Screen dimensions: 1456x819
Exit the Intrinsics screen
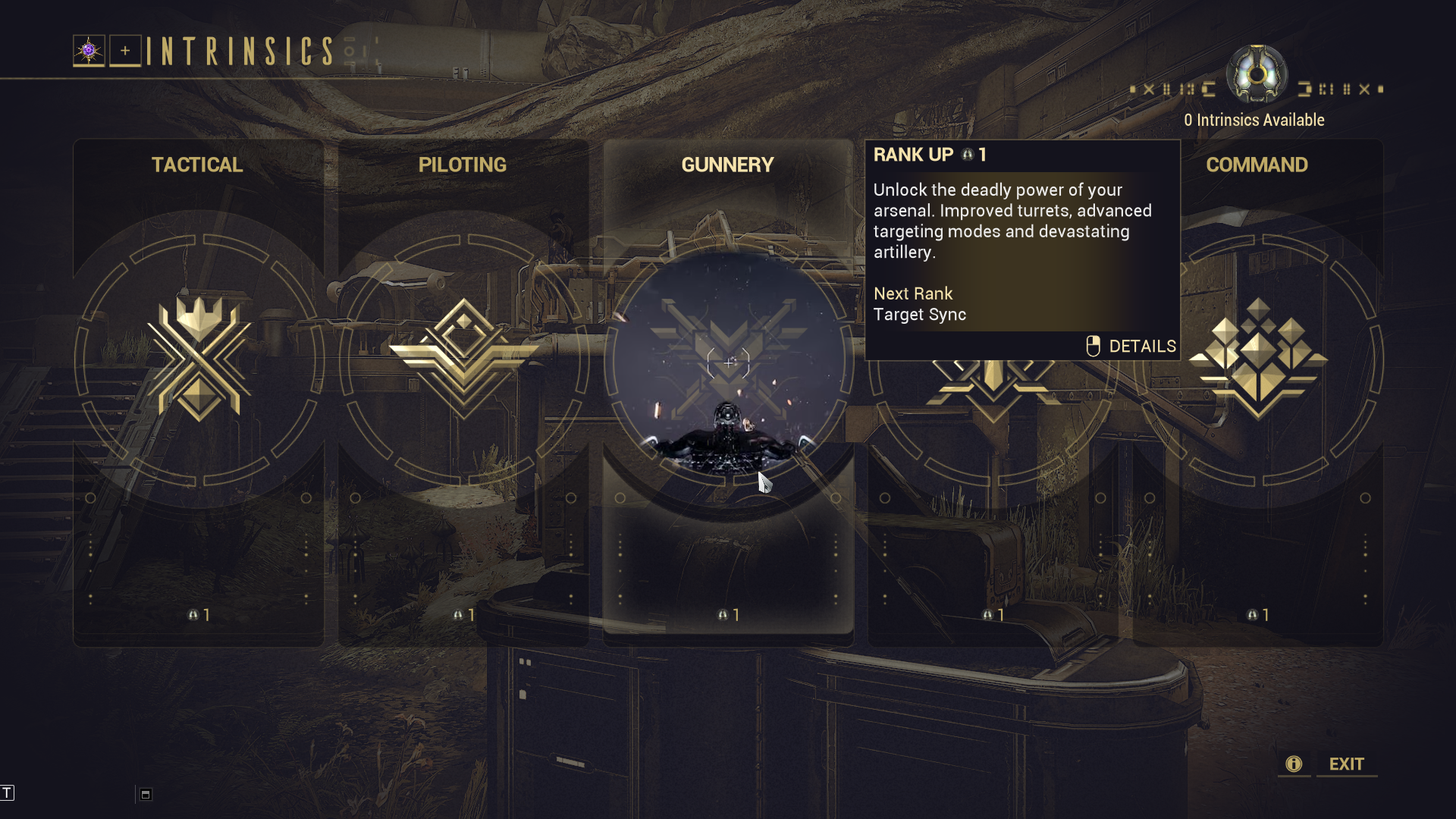pos(1346,764)
